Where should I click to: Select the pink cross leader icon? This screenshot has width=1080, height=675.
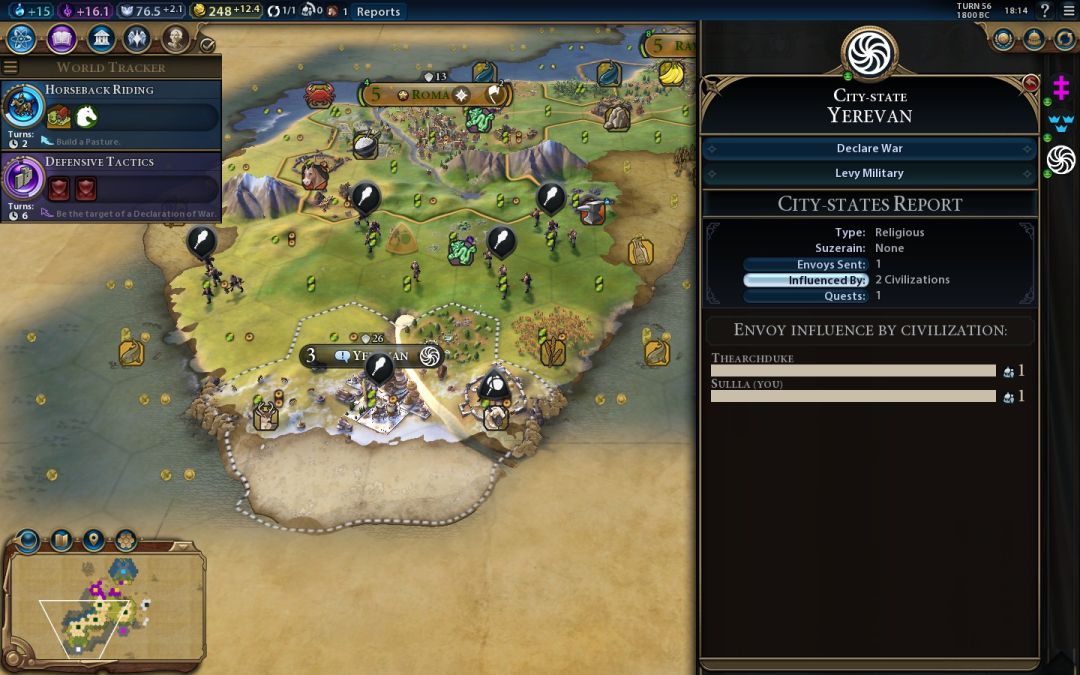1061,90
